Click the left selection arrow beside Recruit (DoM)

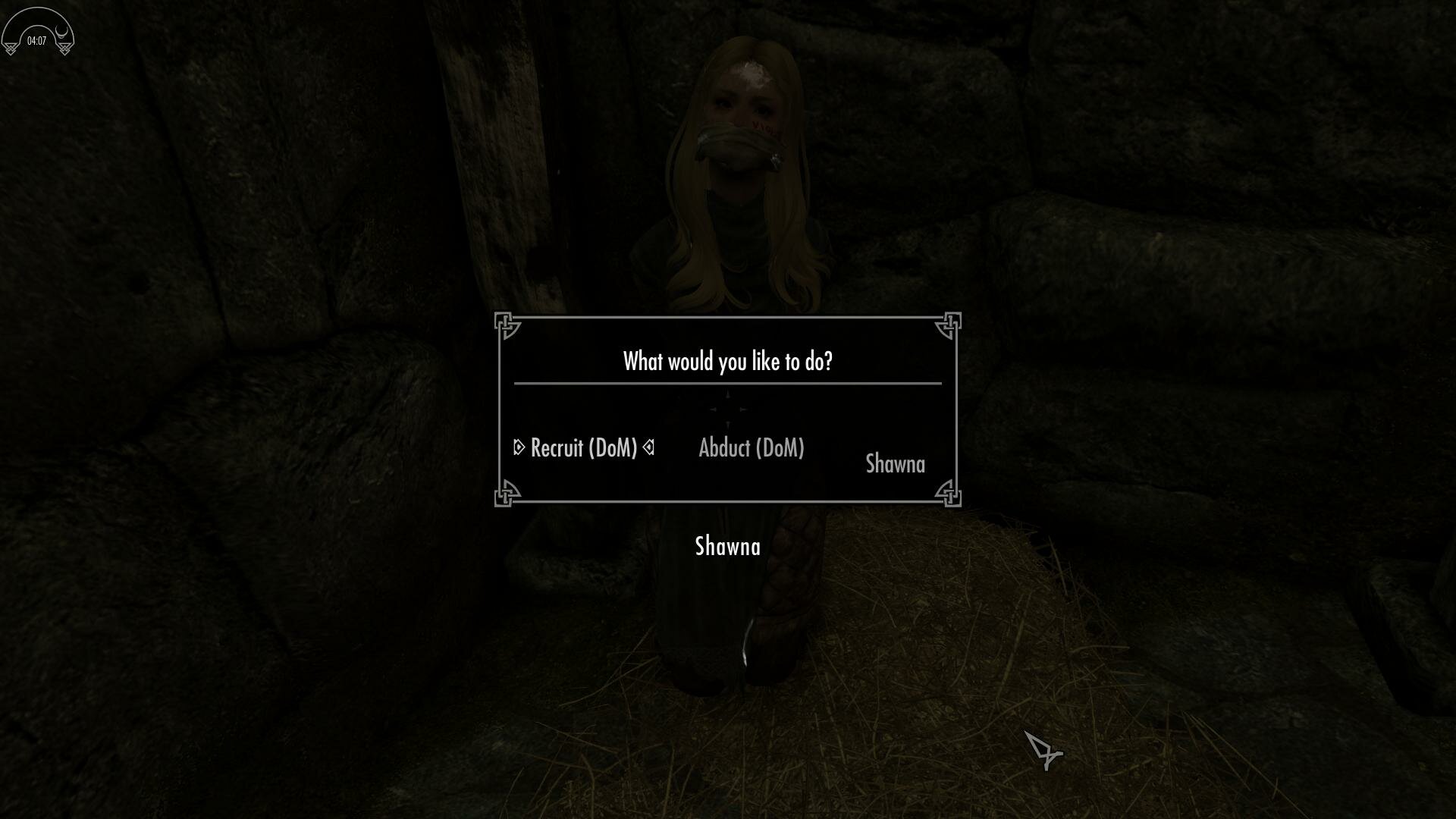click(519, 447)
